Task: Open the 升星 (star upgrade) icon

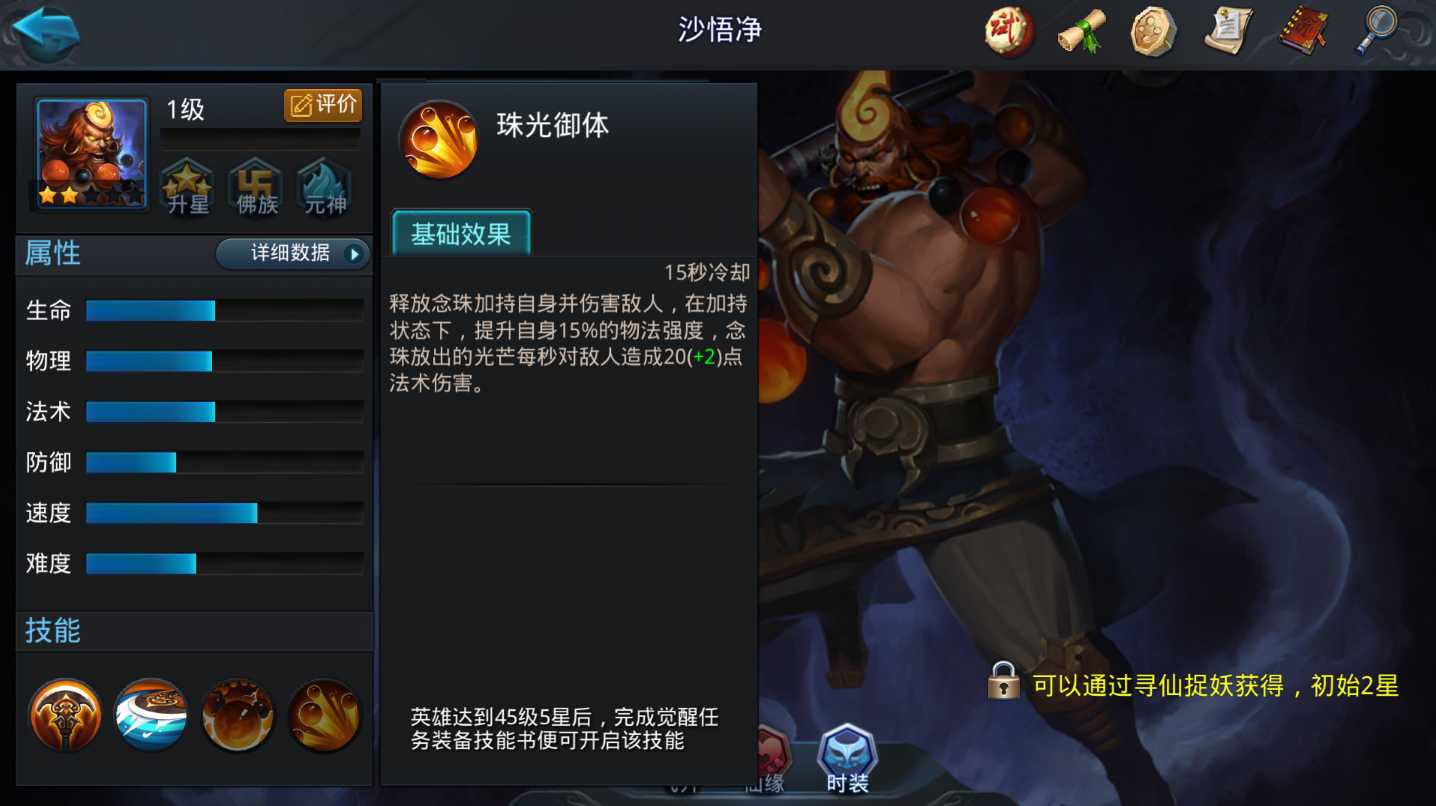Action: 187,184
